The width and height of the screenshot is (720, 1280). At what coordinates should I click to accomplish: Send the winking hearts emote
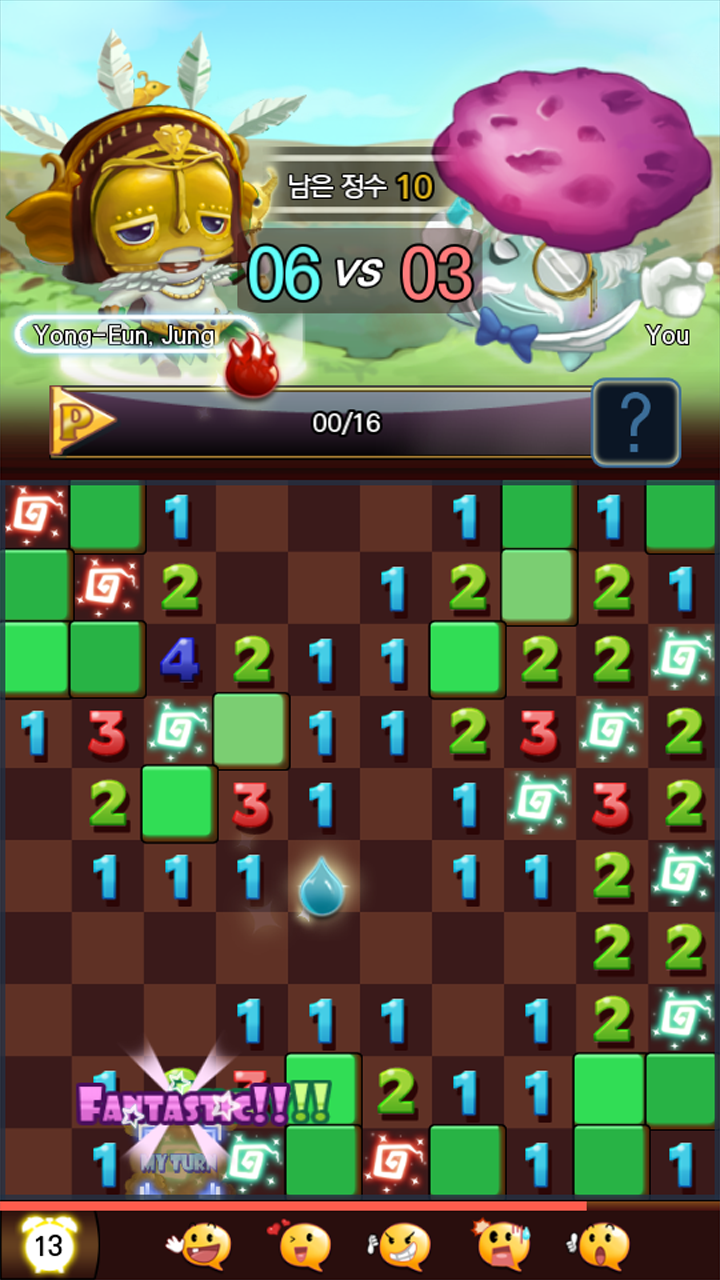(304, 1246)
